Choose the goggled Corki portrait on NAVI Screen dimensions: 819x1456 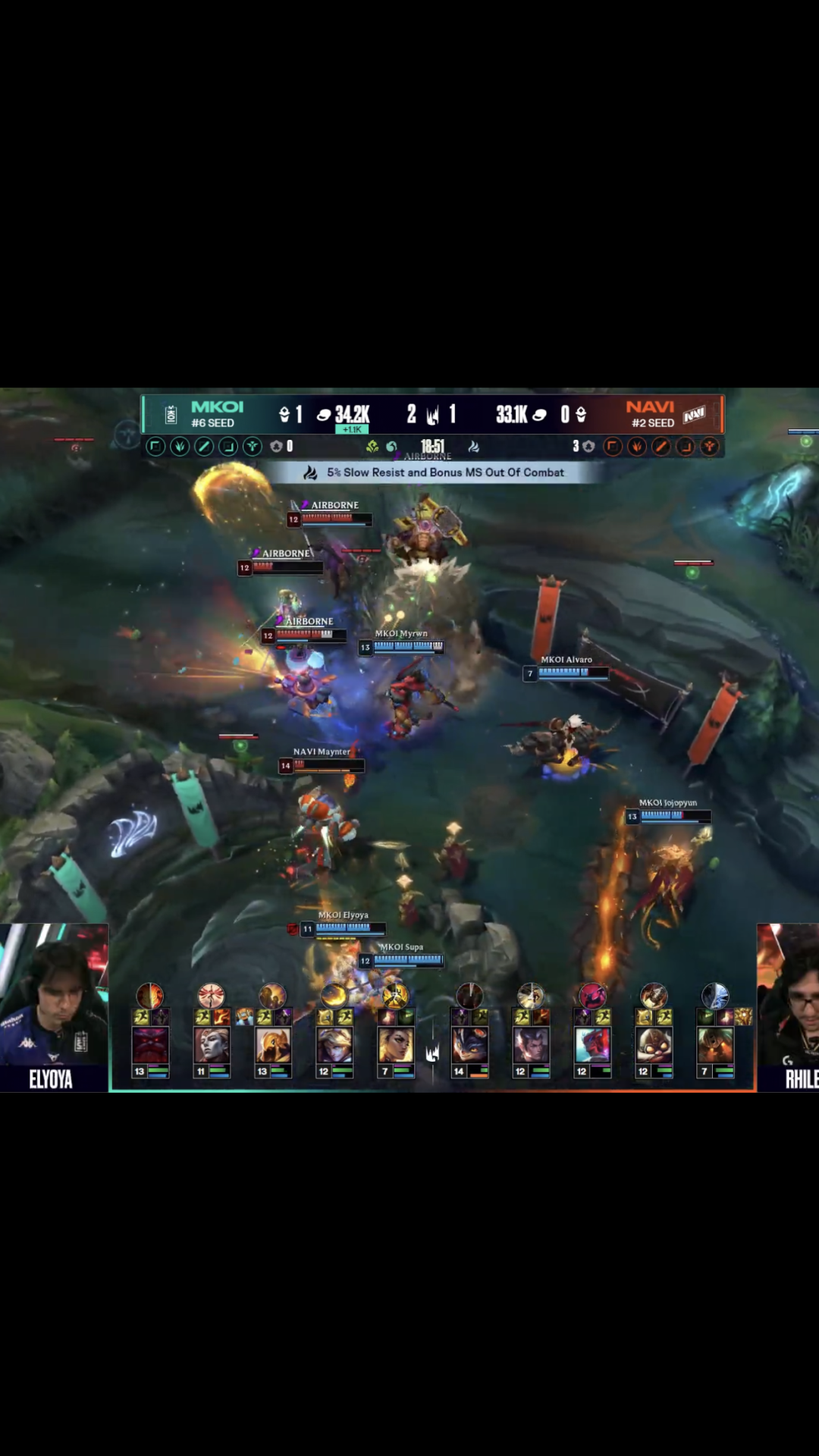click(654, 1045)
